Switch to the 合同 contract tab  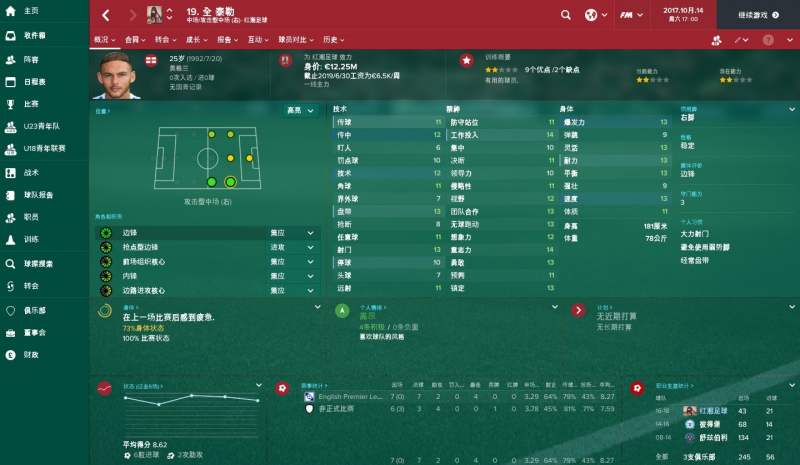pos(134,41)
